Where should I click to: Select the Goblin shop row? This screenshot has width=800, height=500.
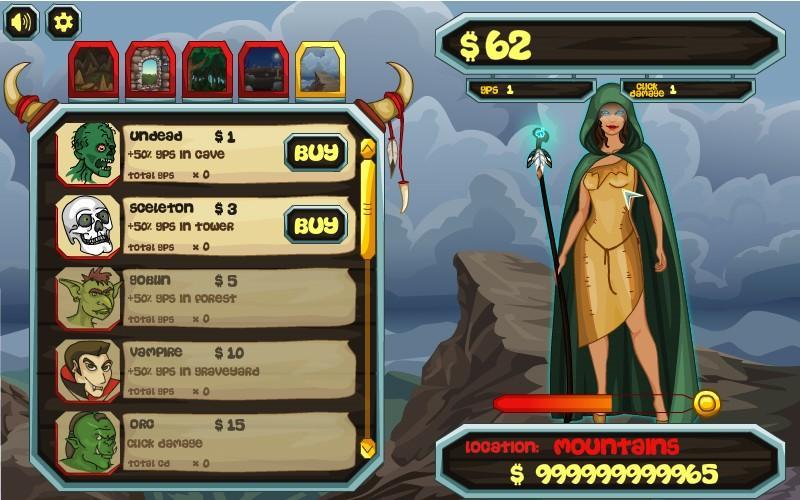point(205,298)
